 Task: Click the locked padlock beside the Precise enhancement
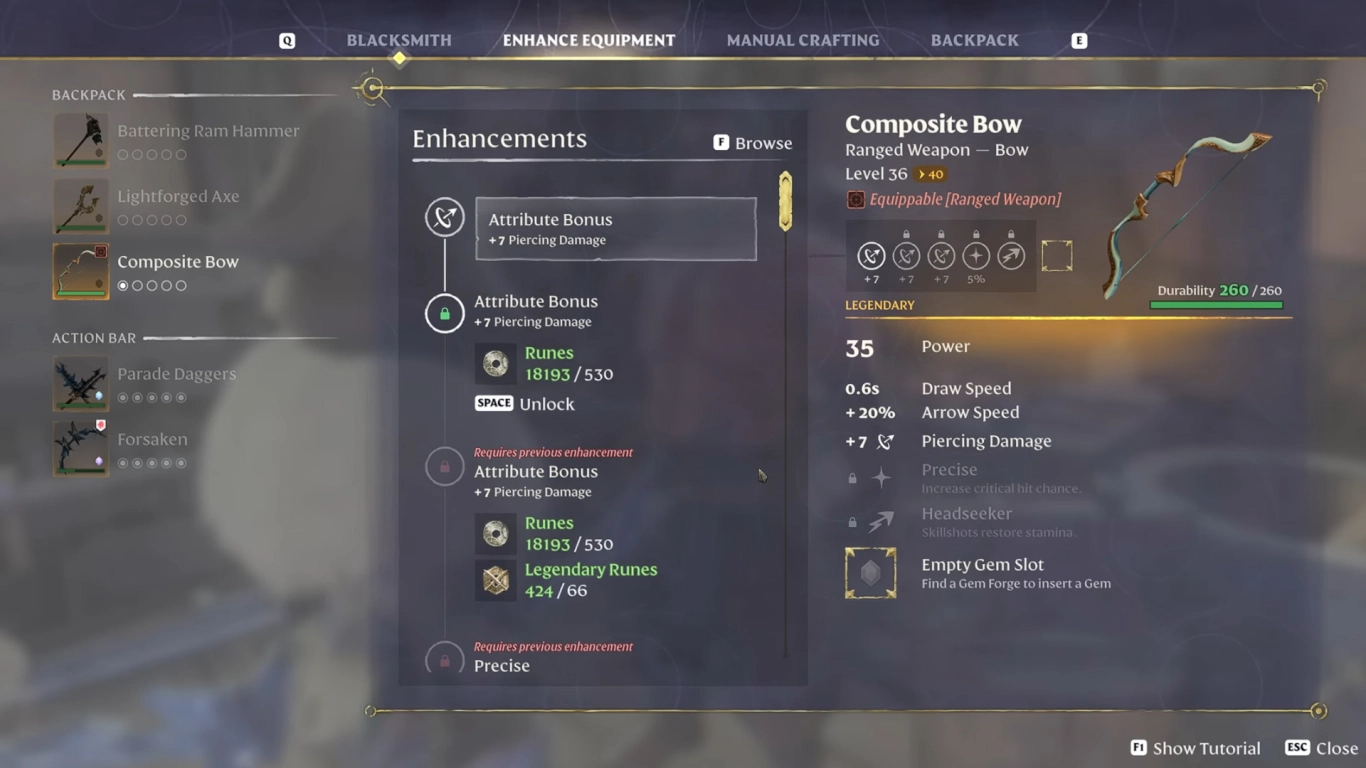[444, 660]
